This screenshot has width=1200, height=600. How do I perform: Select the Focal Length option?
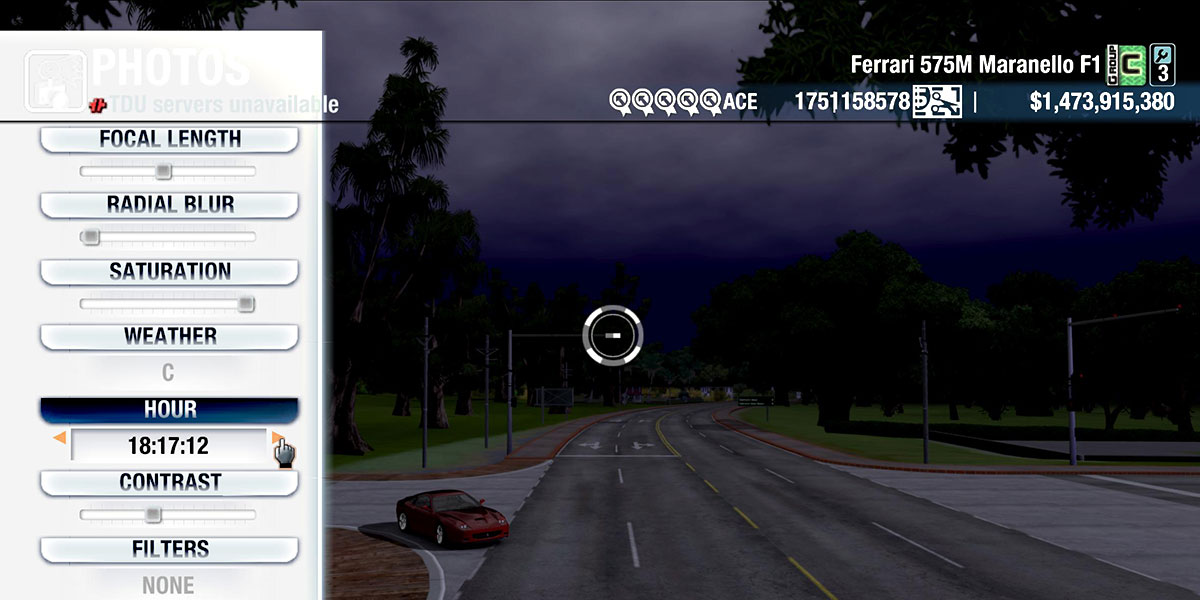click(x=169, y=139)
